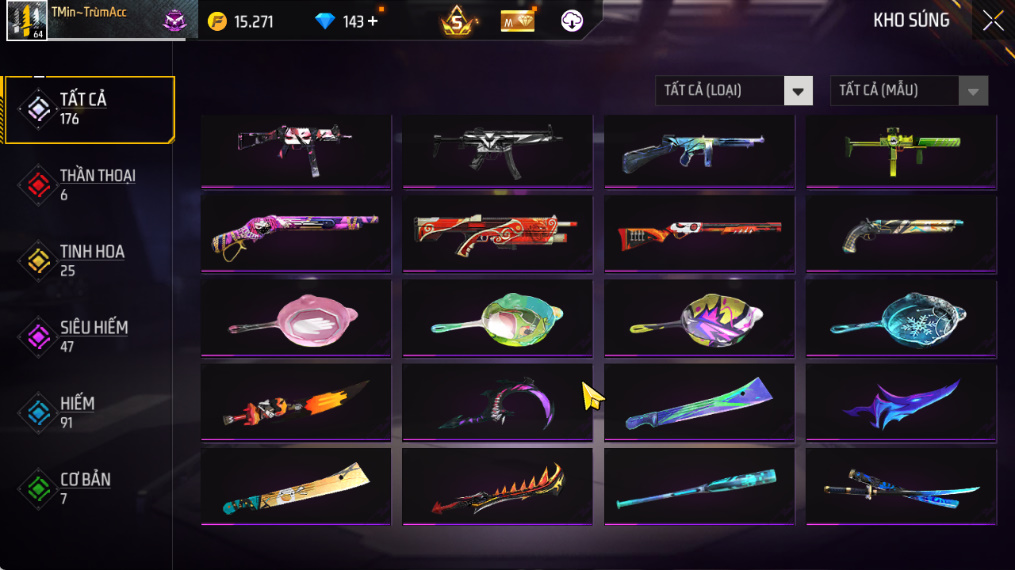
Task: Pick the red ornate double-barrel shotgun skin
Action: (497, 234)
